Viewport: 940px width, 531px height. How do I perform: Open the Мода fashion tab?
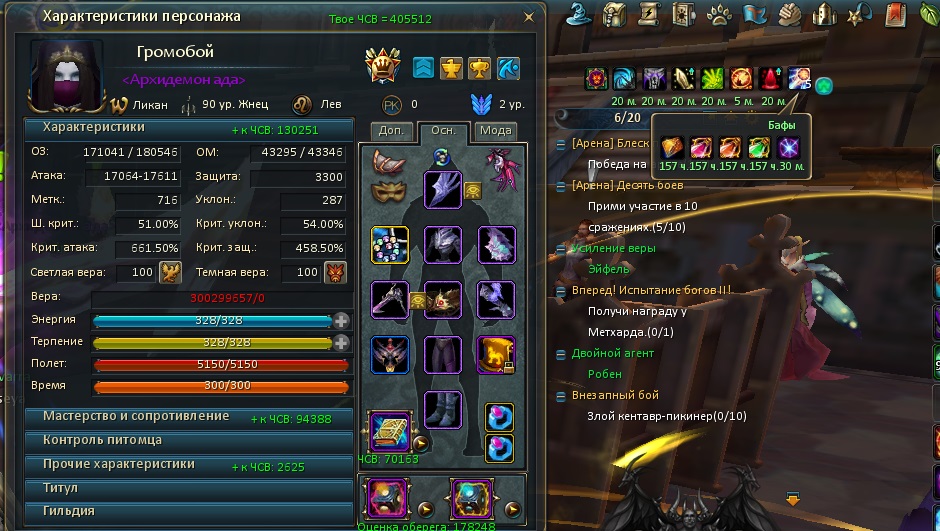[x=495, y=131]
